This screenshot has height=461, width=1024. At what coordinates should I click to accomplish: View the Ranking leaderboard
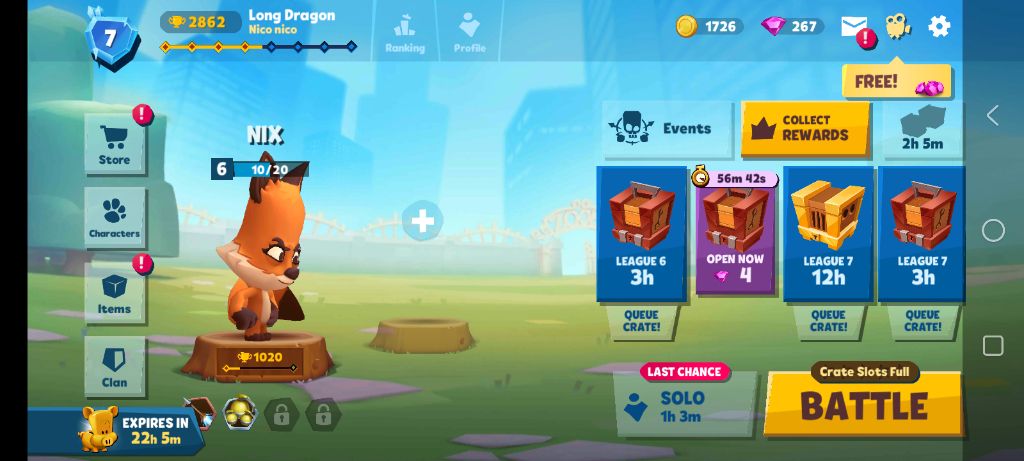[404, 32]
